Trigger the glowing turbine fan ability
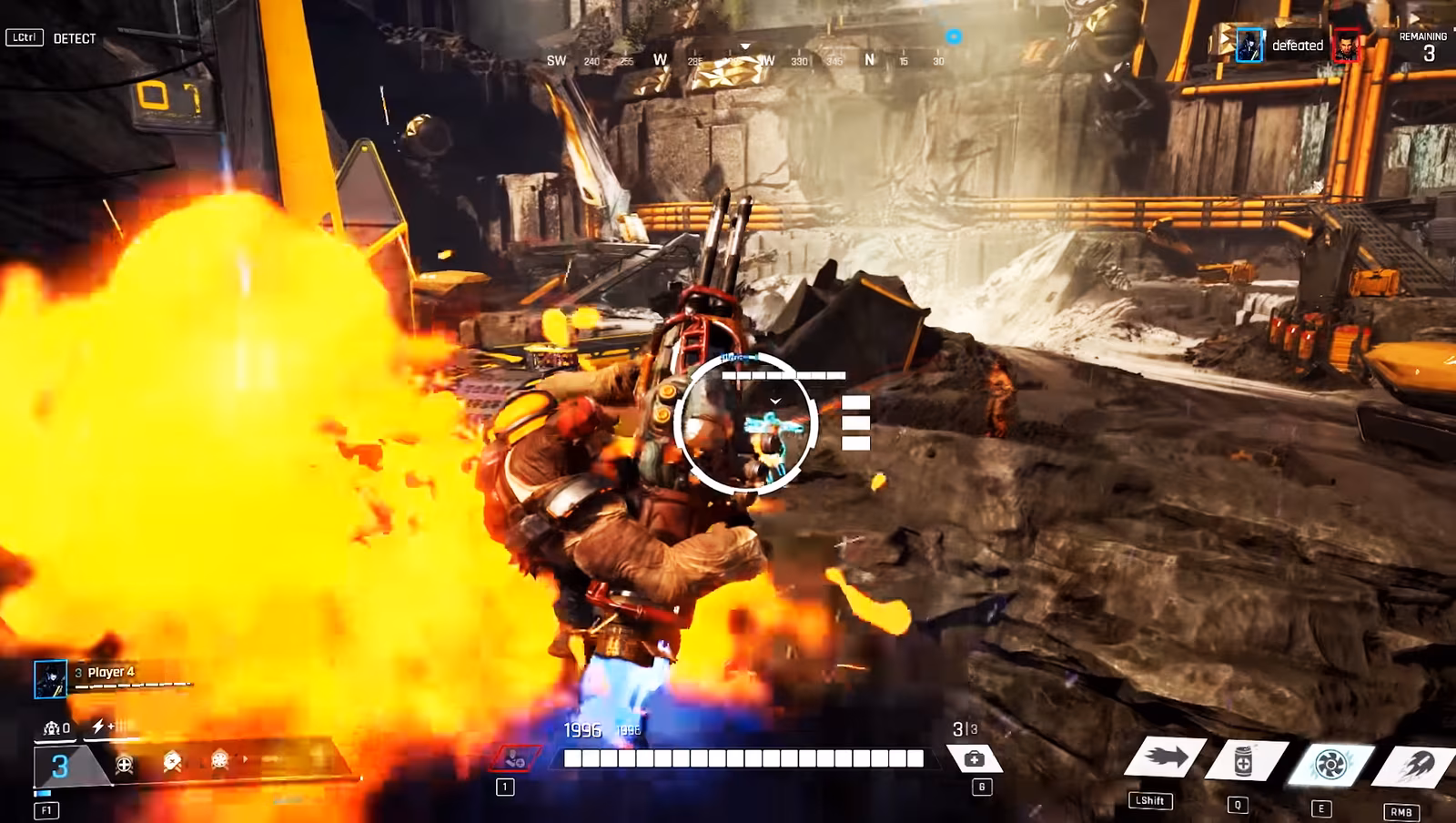Viewport: 1456px width, 823px height. [x=1330, y=764]
